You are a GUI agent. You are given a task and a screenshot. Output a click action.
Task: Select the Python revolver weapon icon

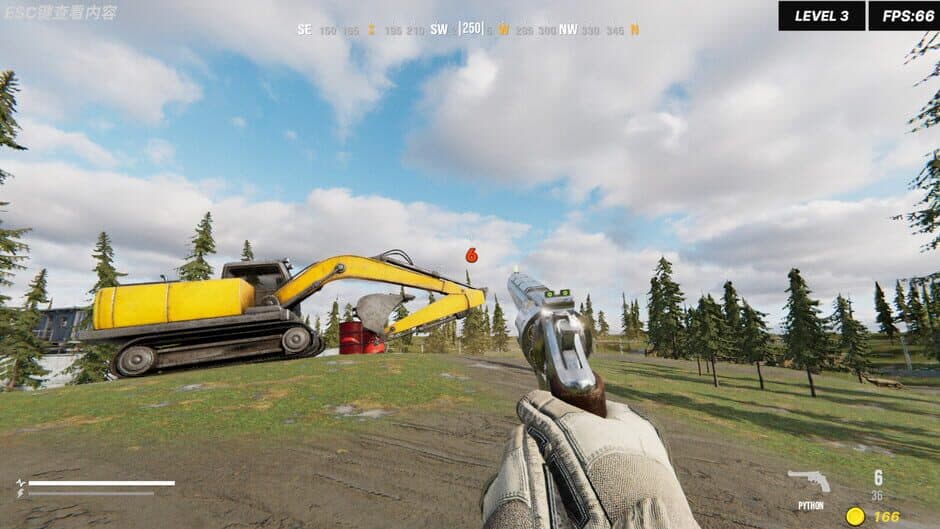808,482
